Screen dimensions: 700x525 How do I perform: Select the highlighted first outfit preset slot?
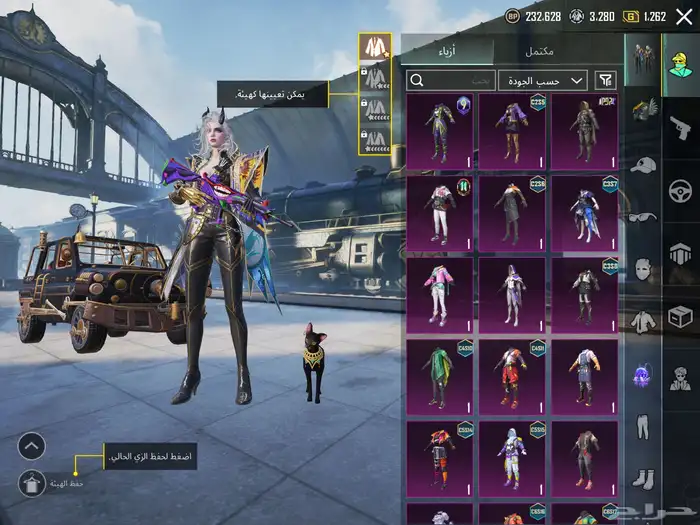pyautogui.click(x=376, y=47)
